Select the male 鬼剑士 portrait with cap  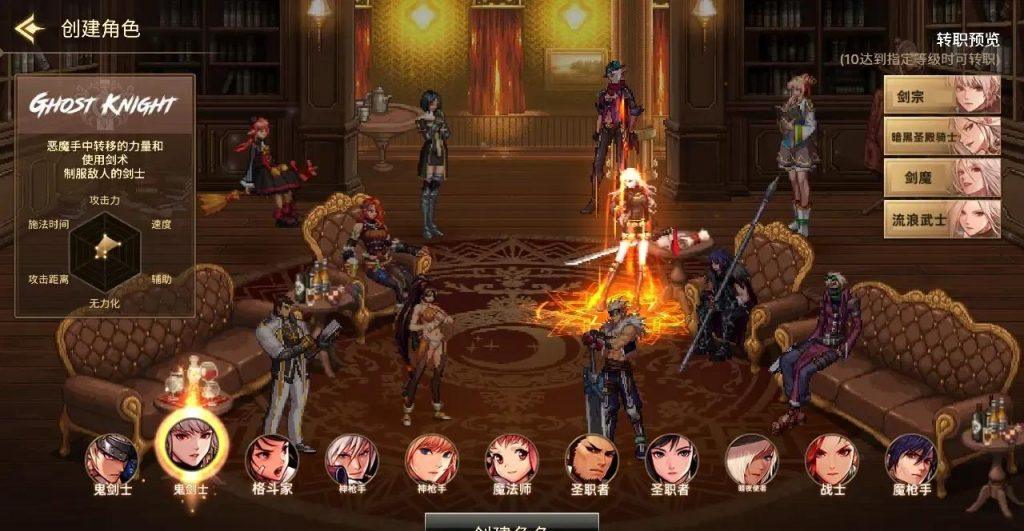(x=111, y=460)
